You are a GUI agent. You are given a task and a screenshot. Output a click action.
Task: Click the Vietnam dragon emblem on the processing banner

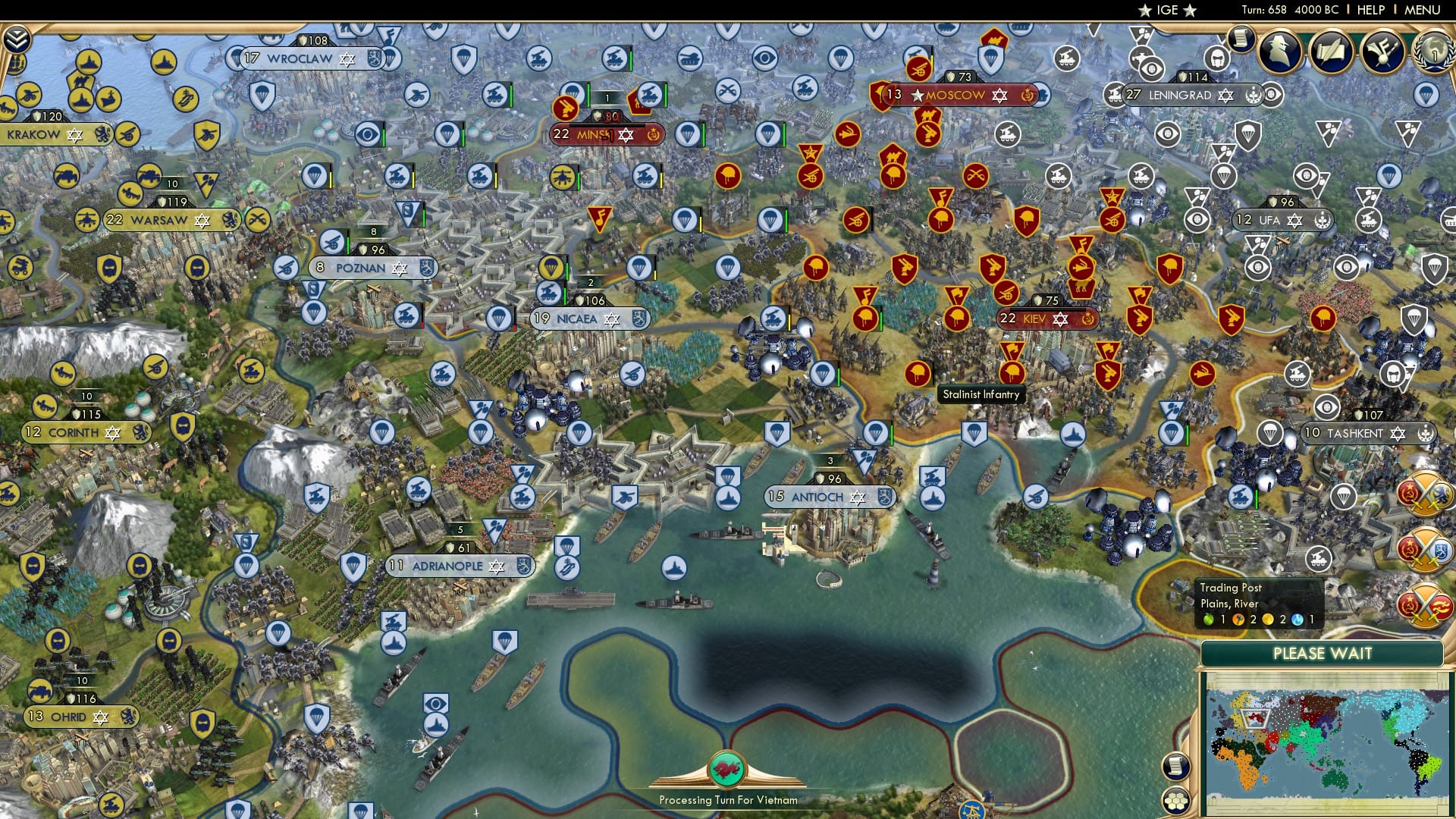[727, 767]
